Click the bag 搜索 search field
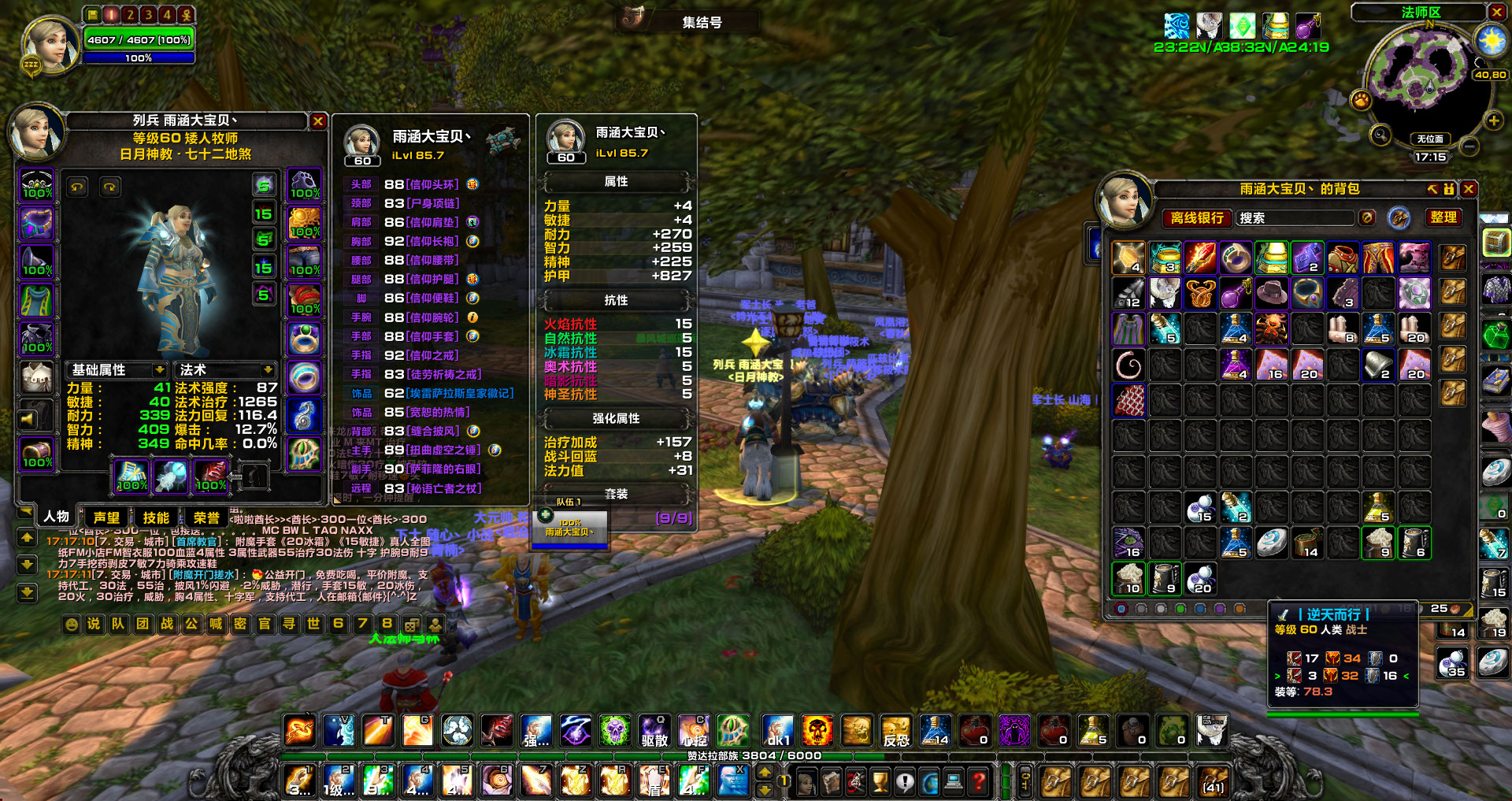 tap(1294, 218)
